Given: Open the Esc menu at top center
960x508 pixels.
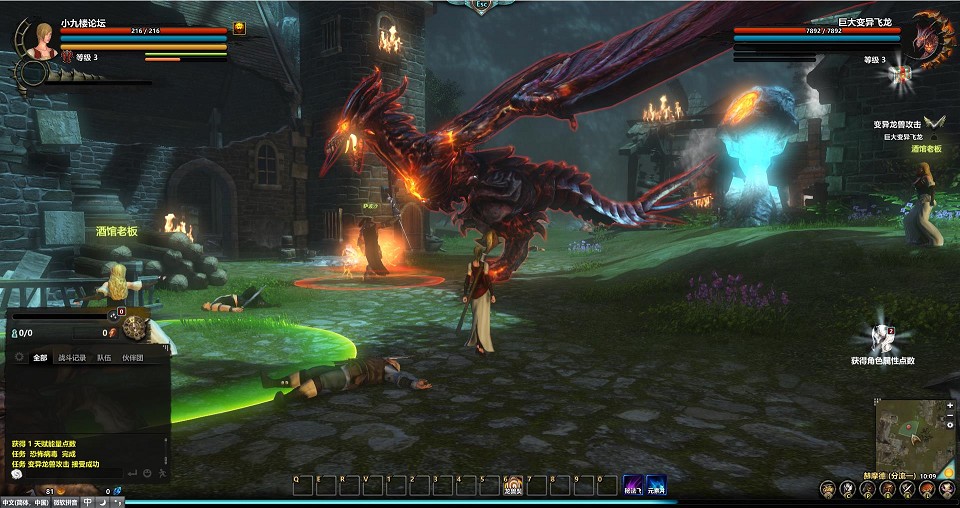Looking at the screenshot, I should pos(482,5).
